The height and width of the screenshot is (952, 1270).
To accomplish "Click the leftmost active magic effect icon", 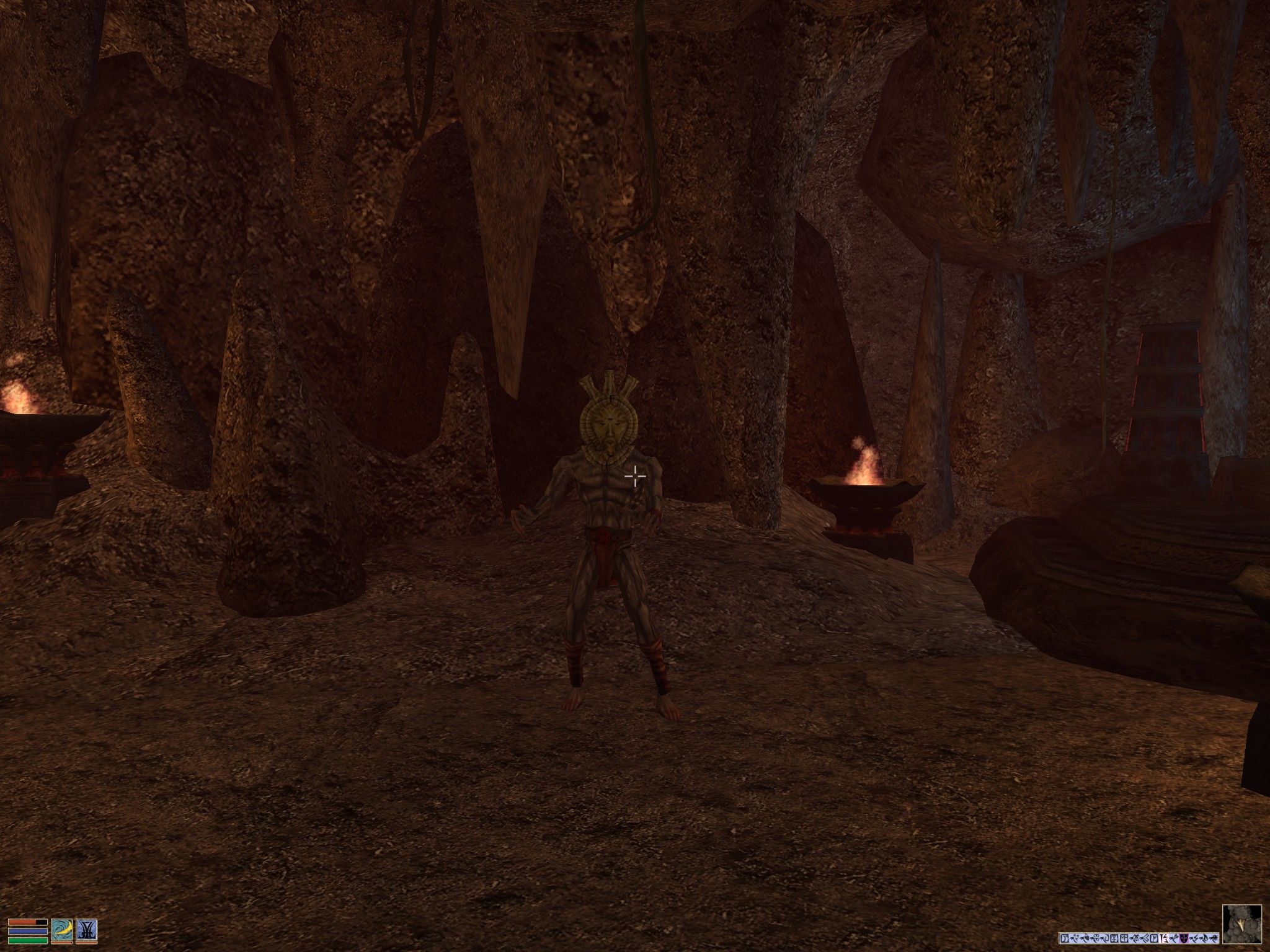I will tap(1065, 938).
